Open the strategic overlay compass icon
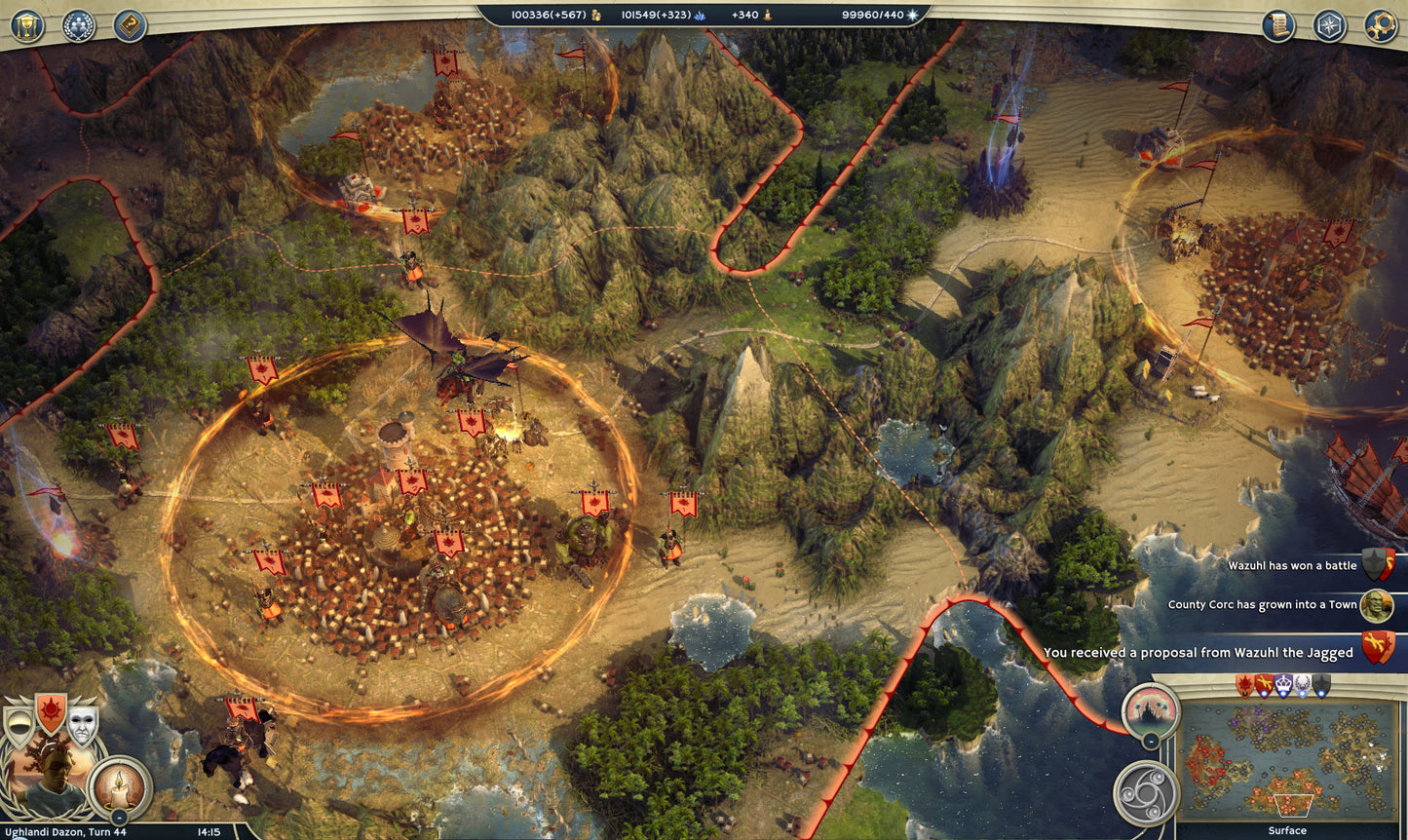Viewport: 1408px width, 840px height. 1329,24
